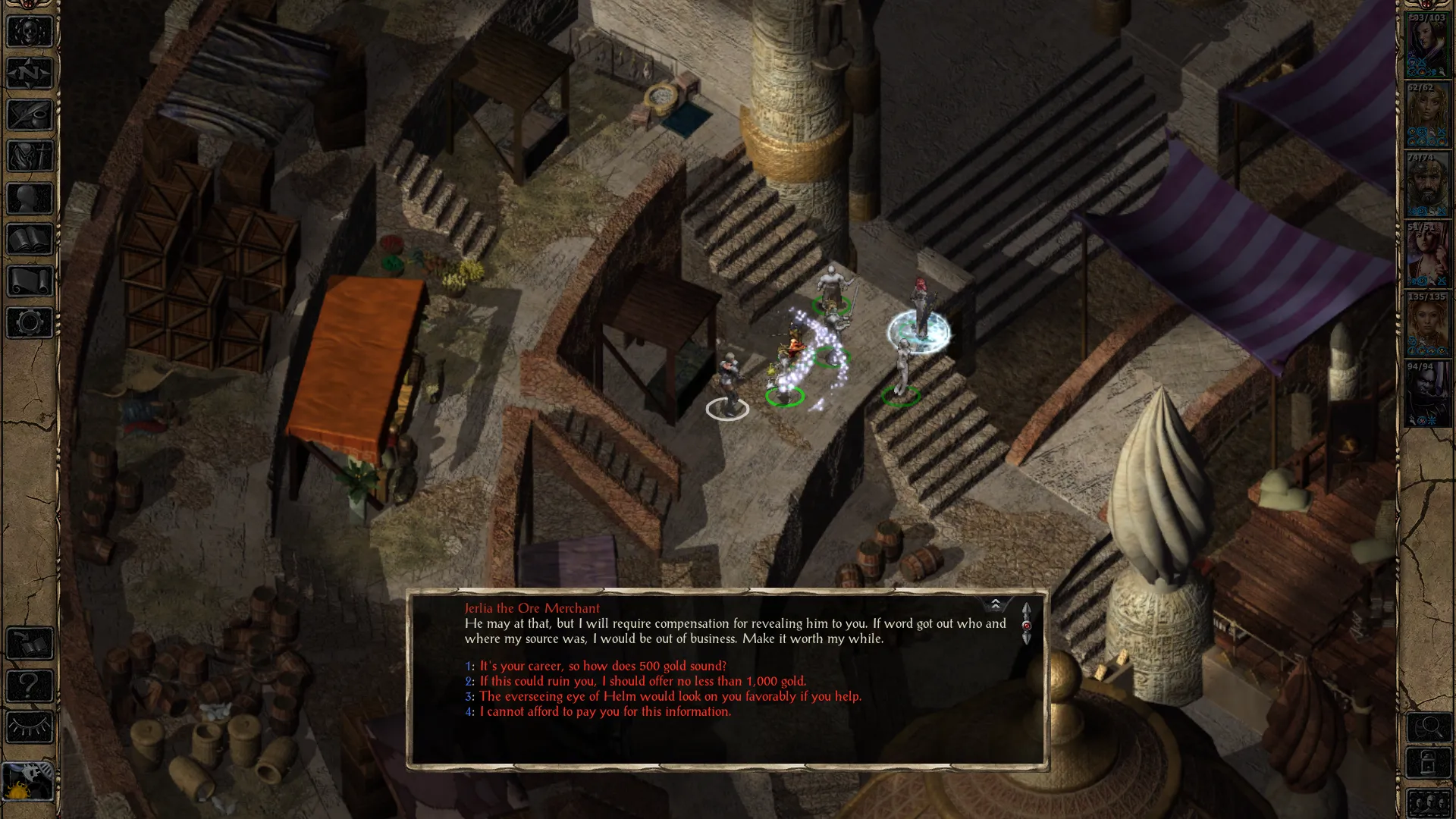Open help with the question mark button
This screenshot has width=1456, height=819.
point(30,686)
